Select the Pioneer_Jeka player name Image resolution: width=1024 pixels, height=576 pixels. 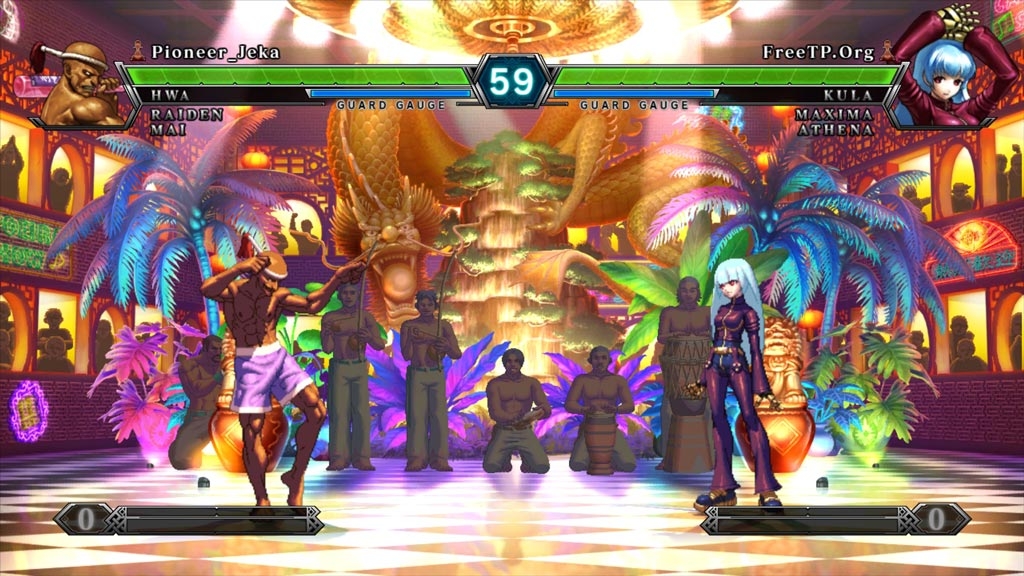215,52
